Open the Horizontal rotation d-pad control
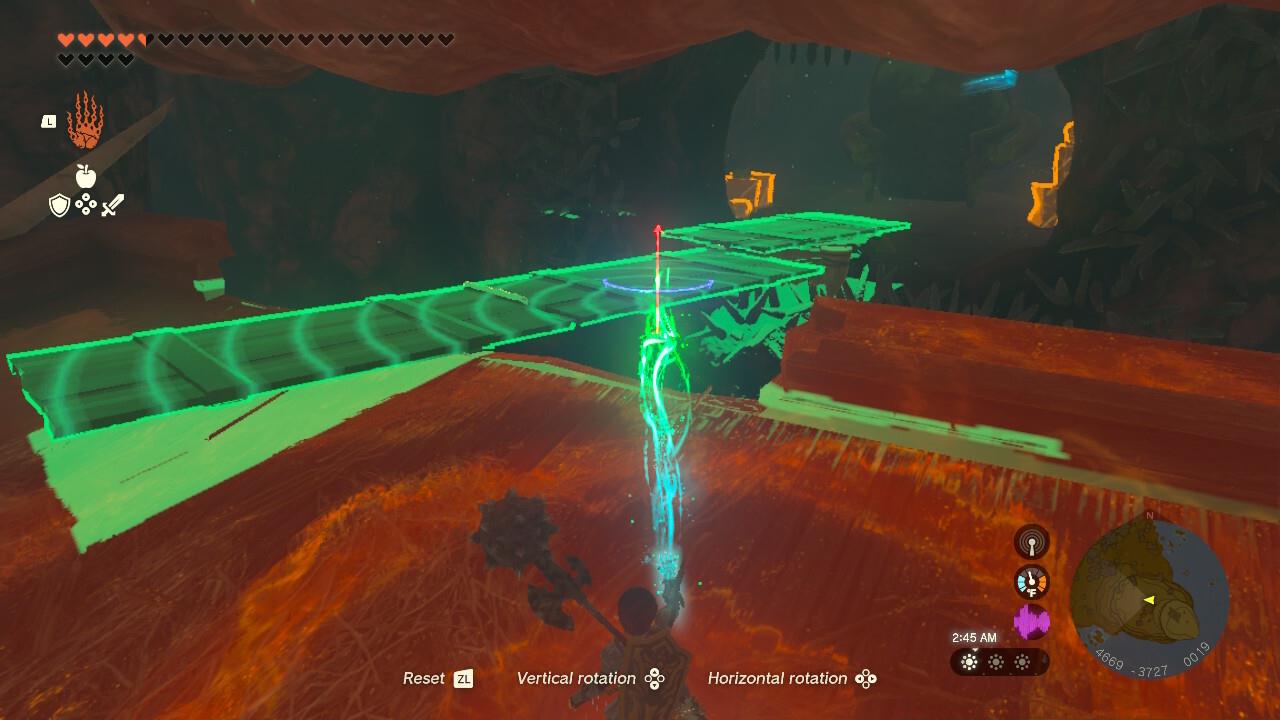The height and width of the screenshot is (720, 1280). pos(866,678)
